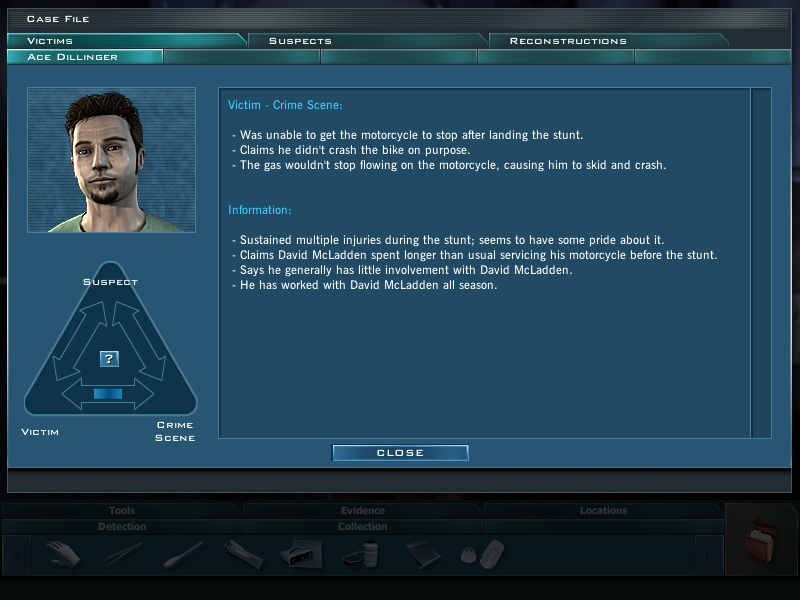Click Ace Dillinger's portrait
The width and height of the screenshot is (800, 600).
click(111, 160)
